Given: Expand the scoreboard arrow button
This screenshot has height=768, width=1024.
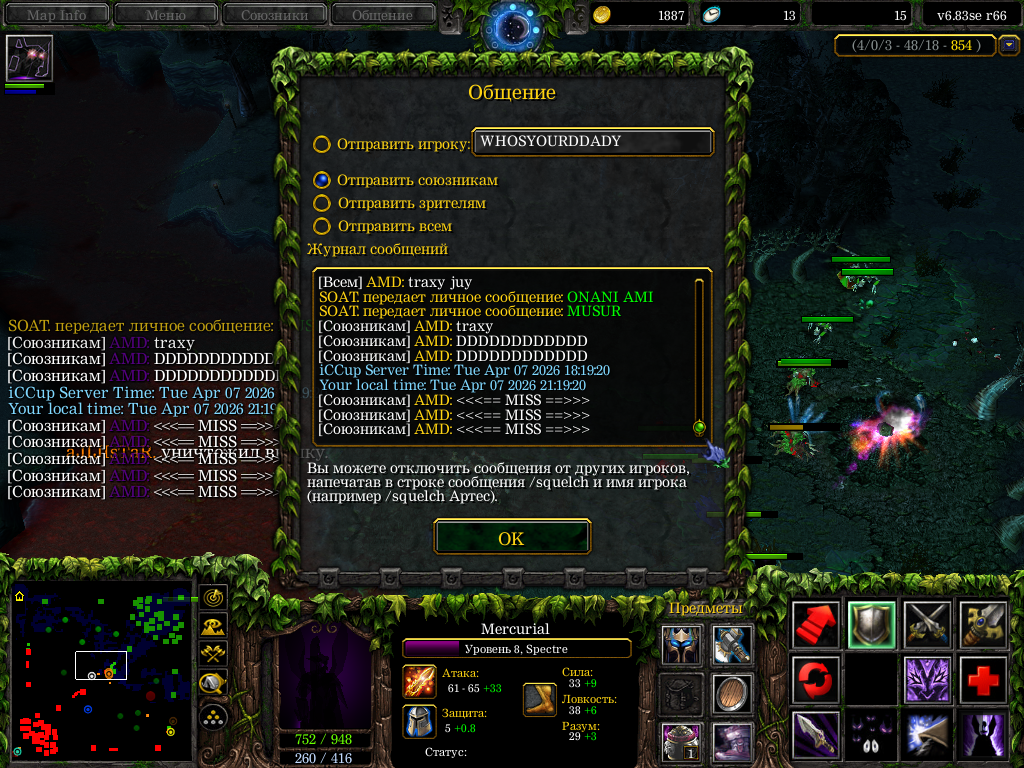Looking at the screenshot, I should point(1009,45).
